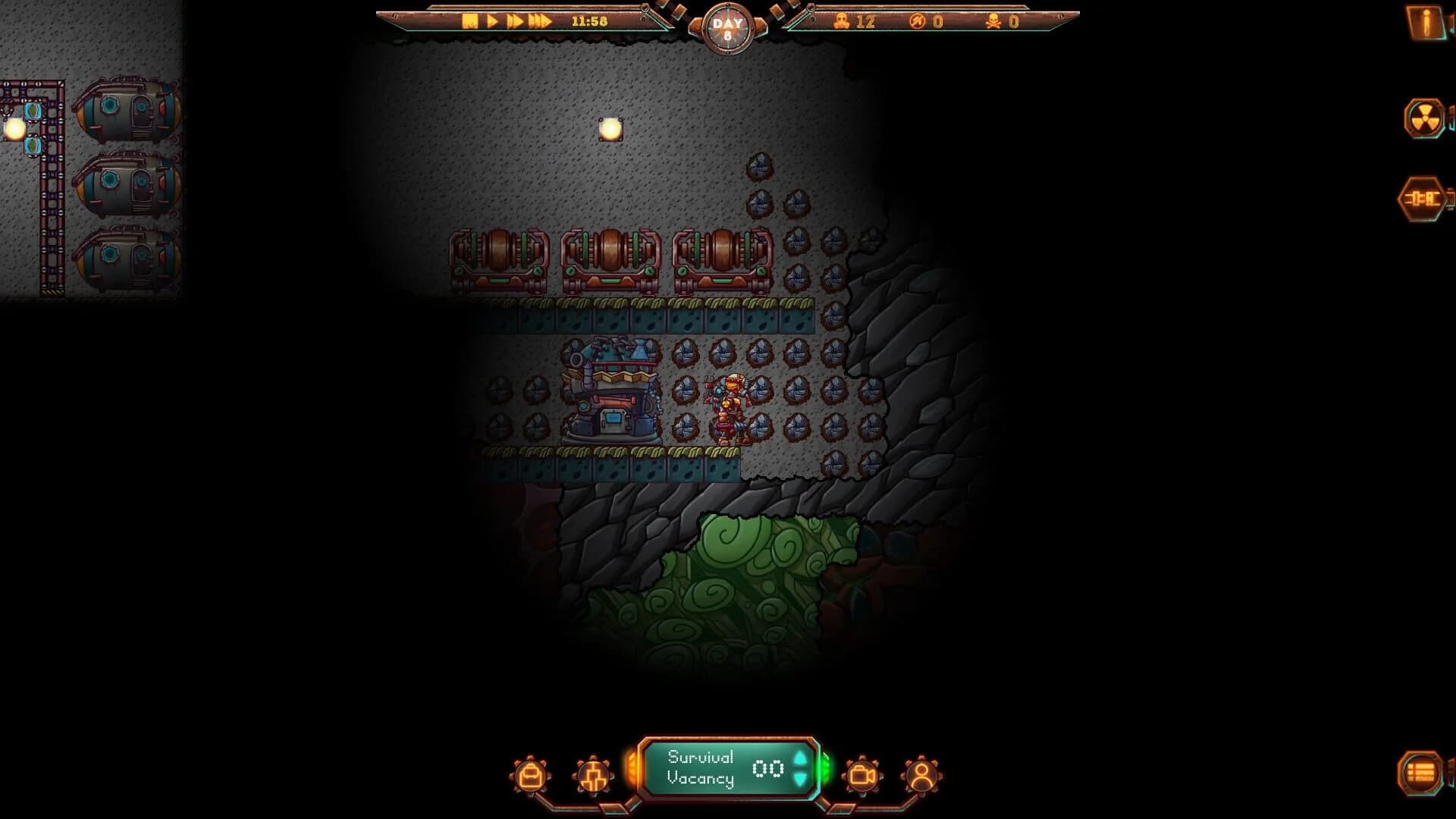Decrease Survival Vacancy with down arrow

799,779
